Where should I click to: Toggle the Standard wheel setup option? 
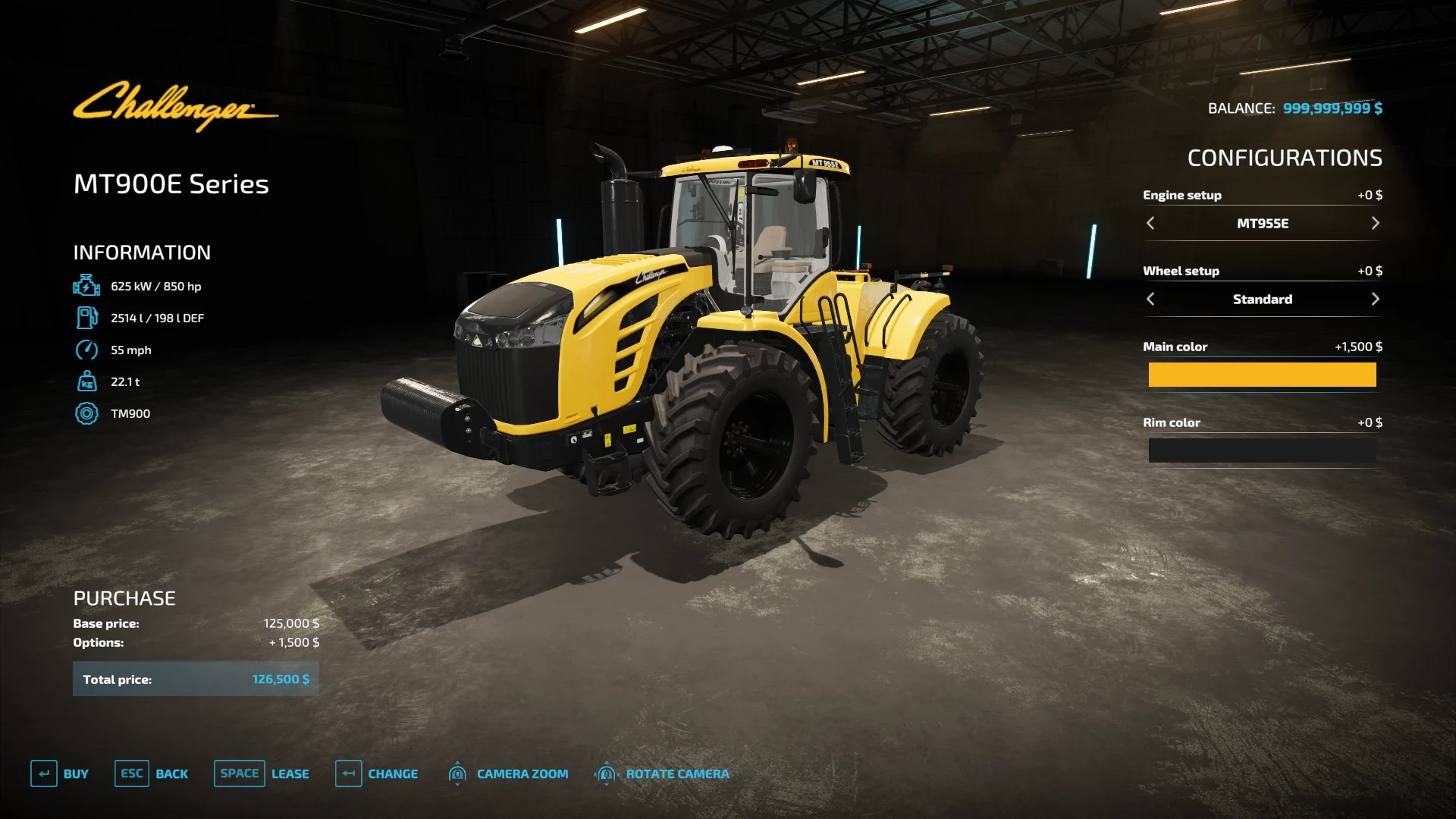tap(1262, 299)
